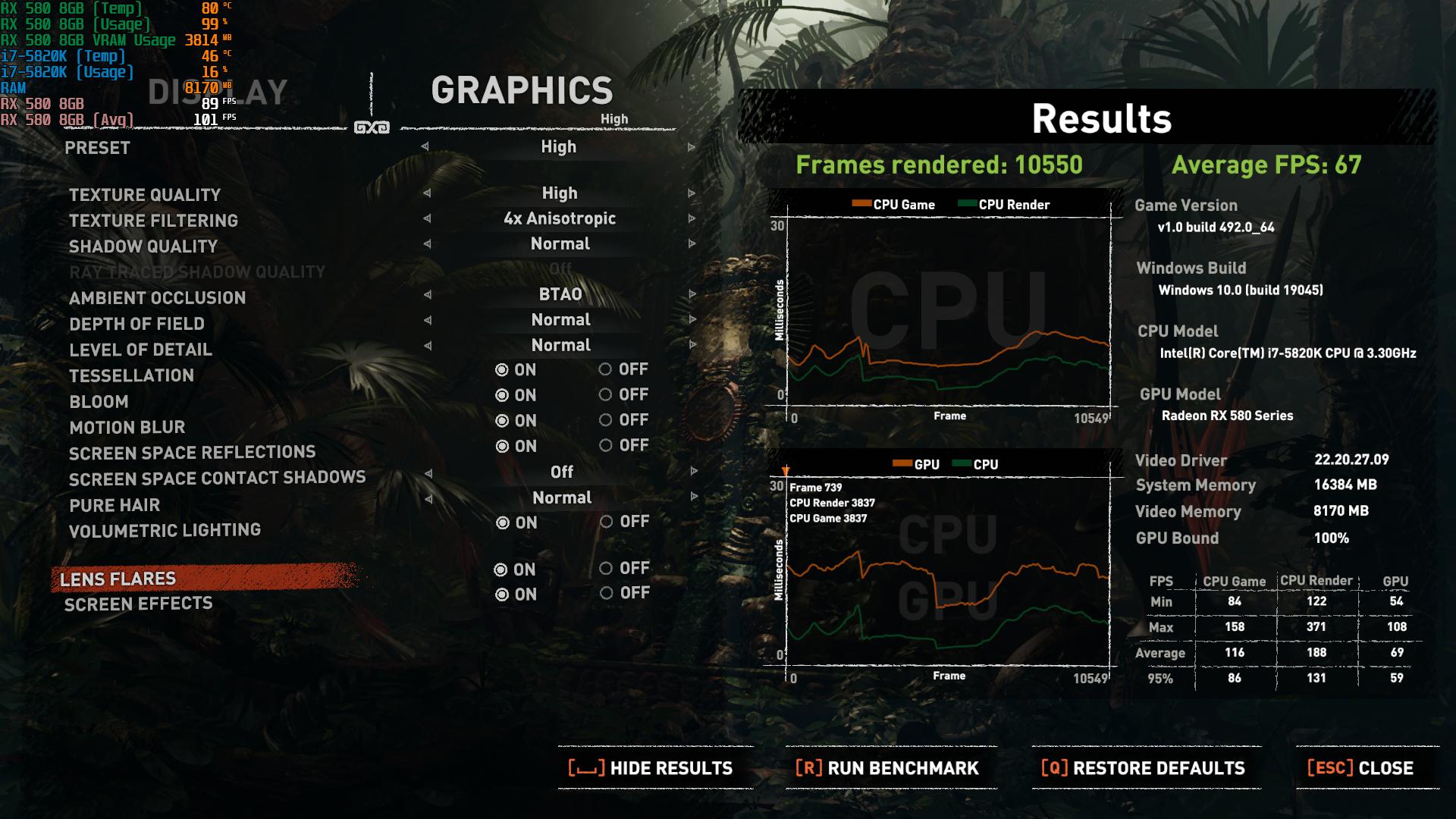The image size is (1456, 819).
Task: Change Ambient Occlusion using left arrow
Action: [x=430, y=294]
